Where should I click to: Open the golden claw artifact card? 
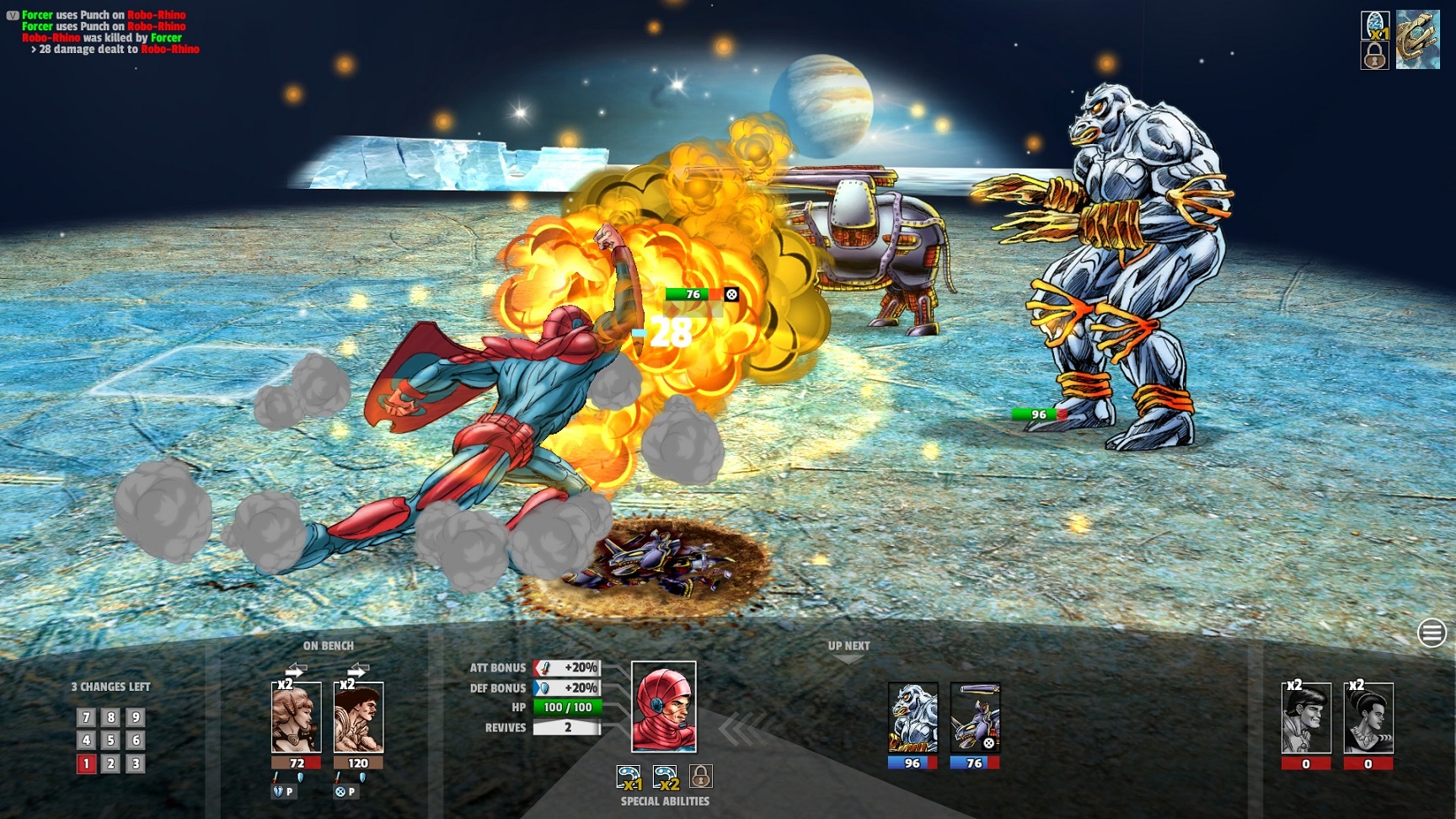1418,40
